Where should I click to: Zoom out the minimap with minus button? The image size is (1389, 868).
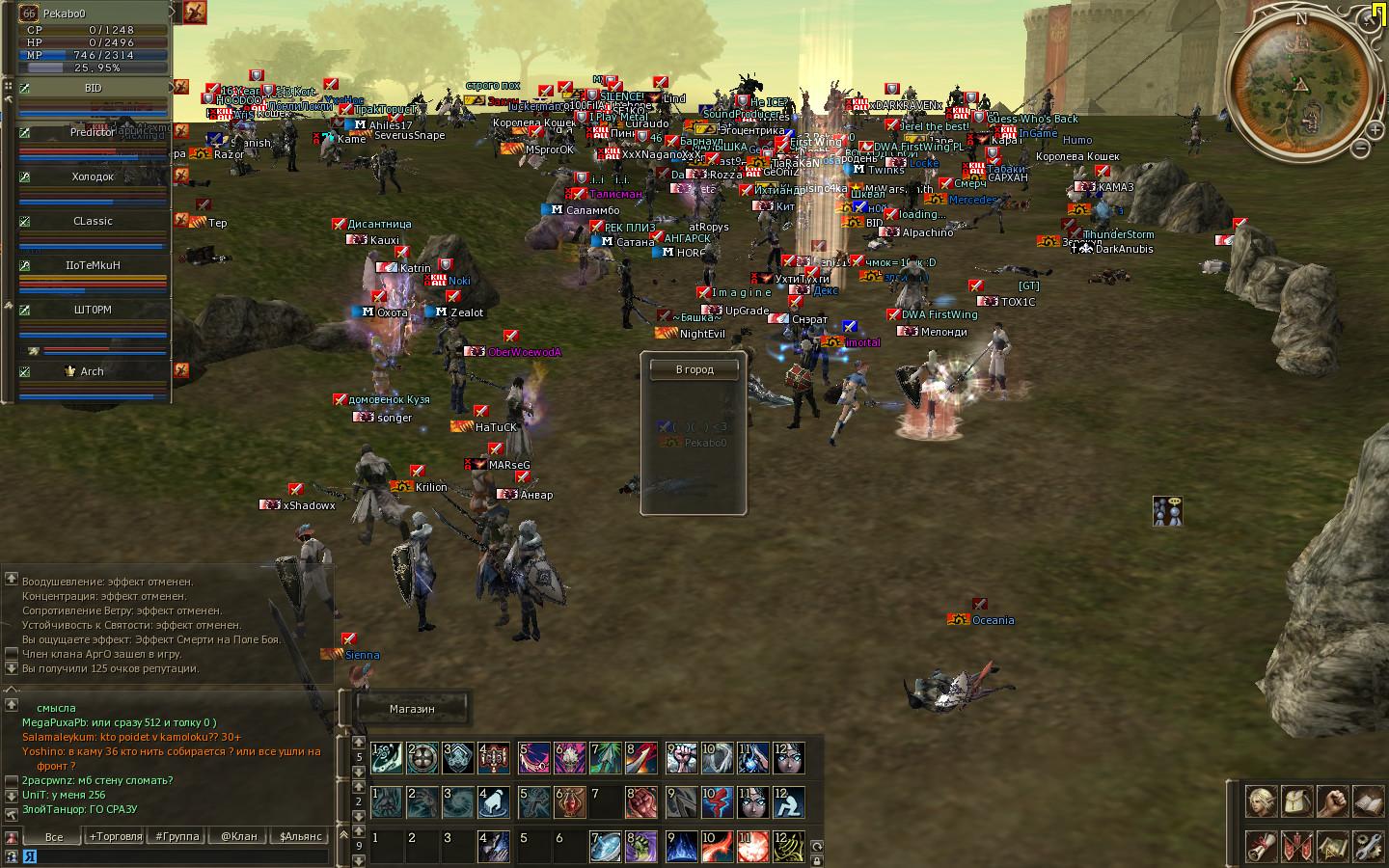pos(1360,149)
